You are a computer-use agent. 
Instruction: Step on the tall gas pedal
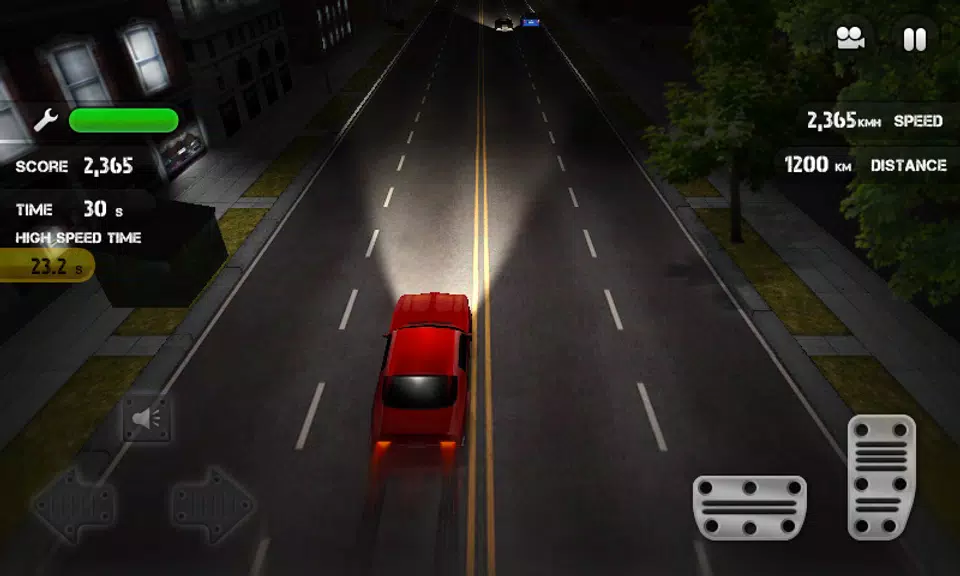coord(881,477)
